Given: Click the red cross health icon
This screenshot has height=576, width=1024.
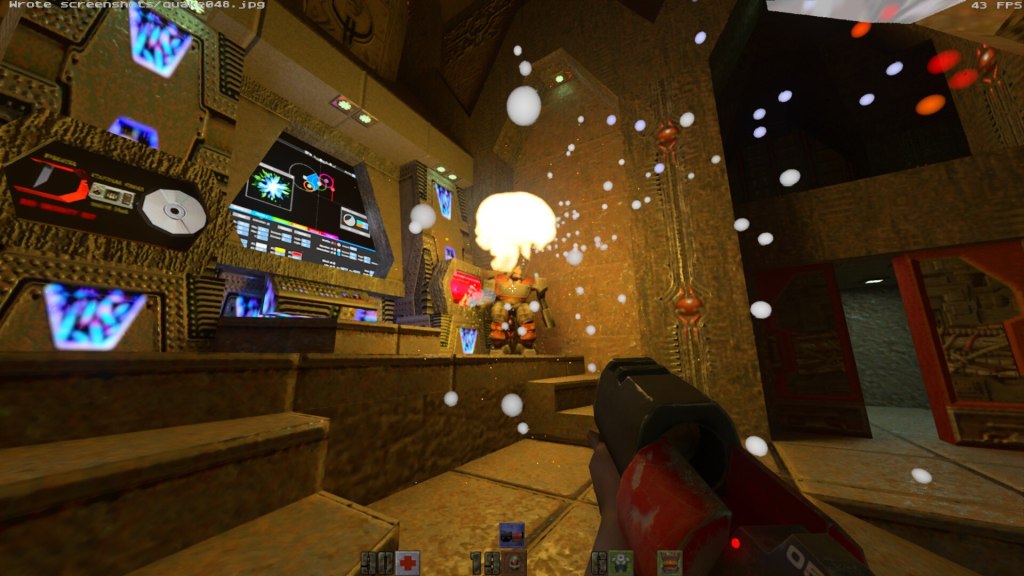Looking at the screenshot, I should tap(407, 563).
